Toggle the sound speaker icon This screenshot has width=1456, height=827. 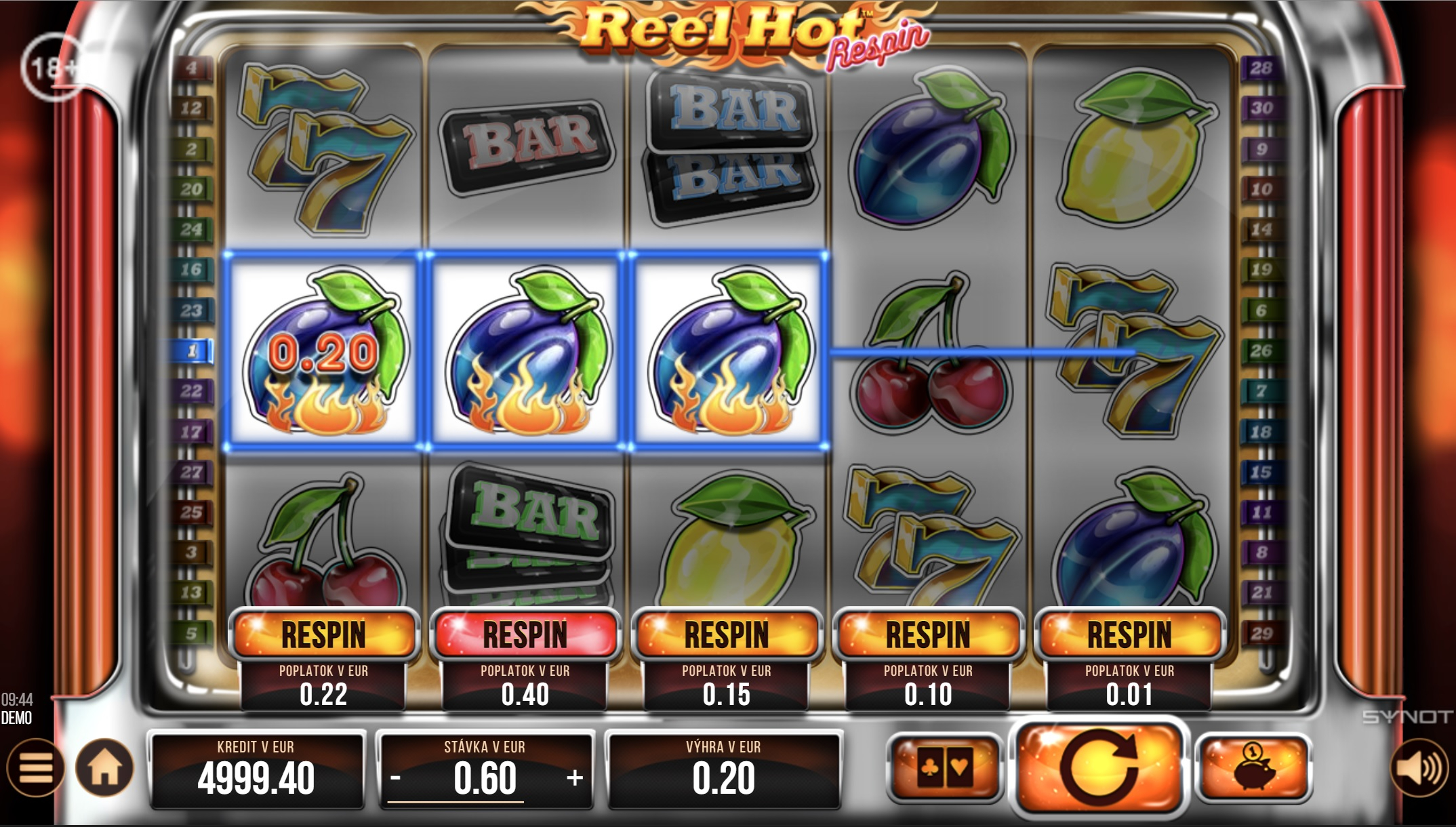(1419, 768)
